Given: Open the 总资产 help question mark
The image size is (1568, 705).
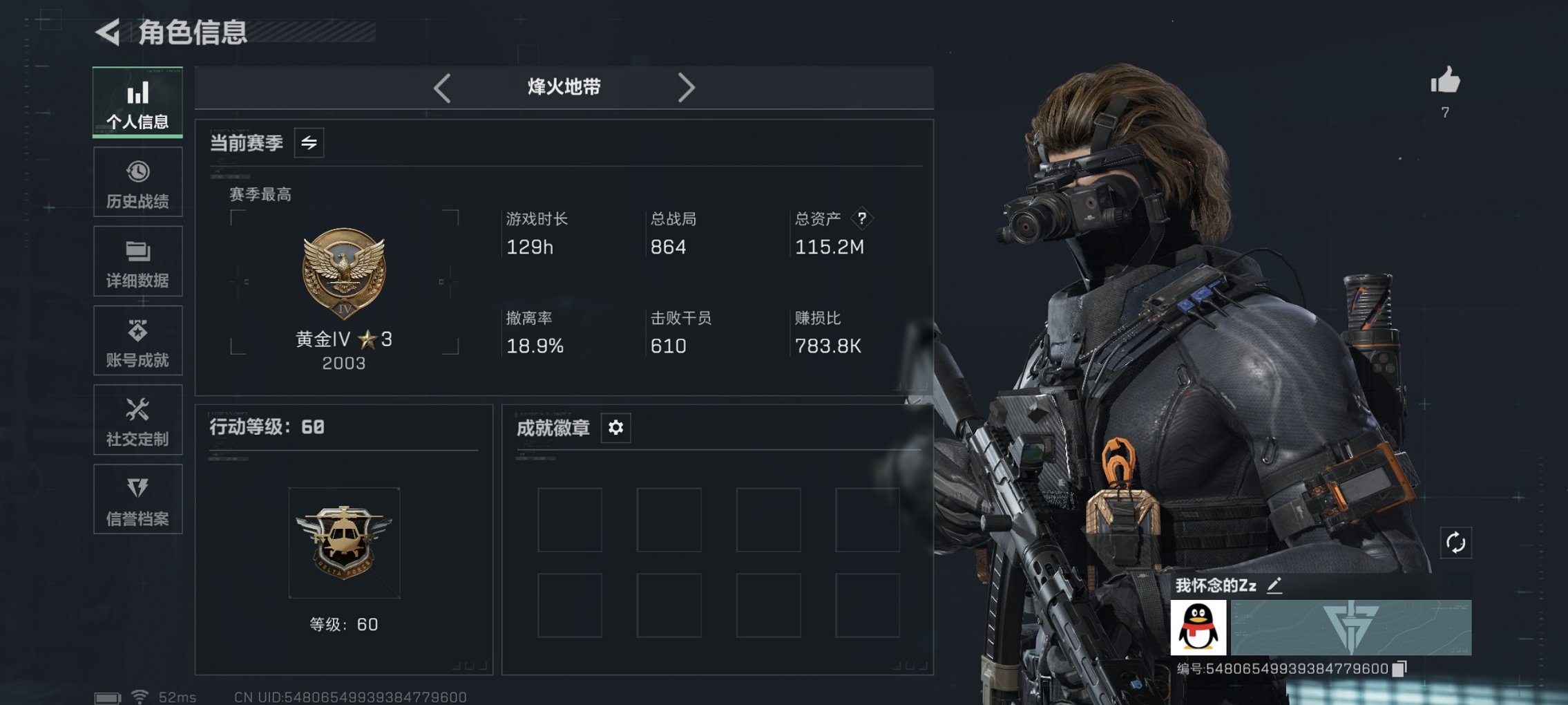Looking at the screenshot, I should click(862, 218).
